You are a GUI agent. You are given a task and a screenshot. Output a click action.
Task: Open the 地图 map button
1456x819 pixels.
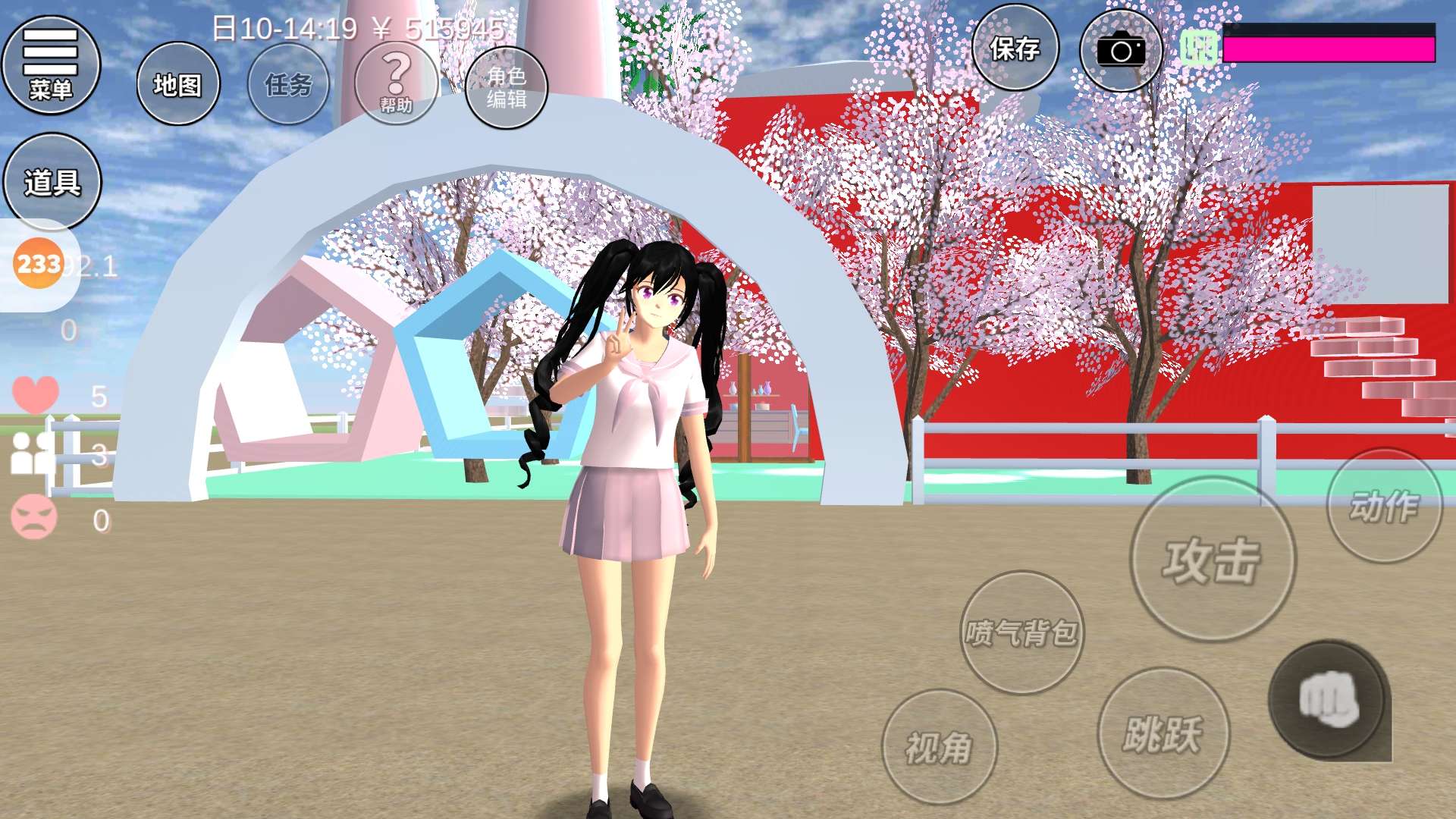click(178, 84)
